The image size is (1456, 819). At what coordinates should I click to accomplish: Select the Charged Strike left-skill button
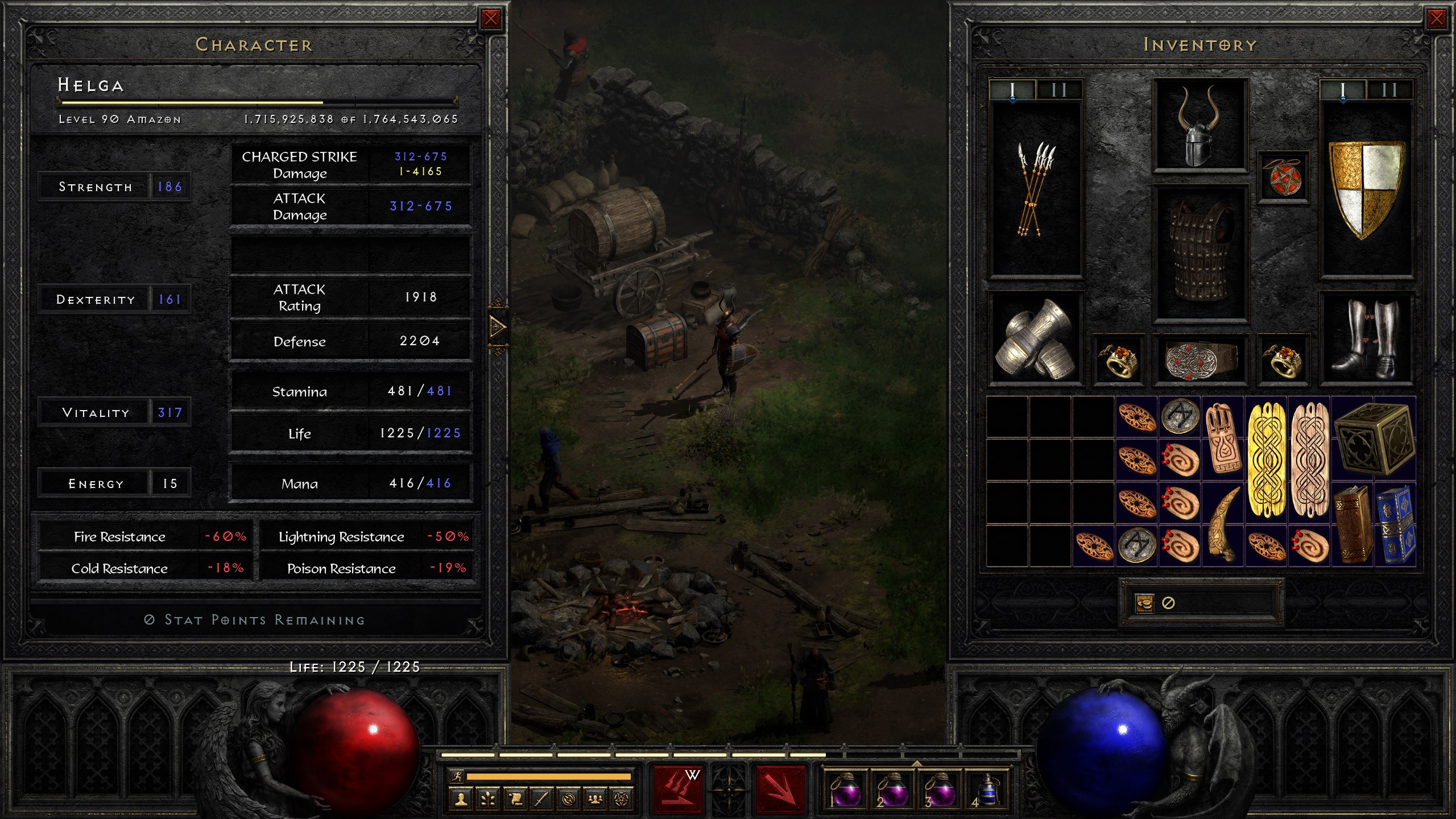(677, 790)
